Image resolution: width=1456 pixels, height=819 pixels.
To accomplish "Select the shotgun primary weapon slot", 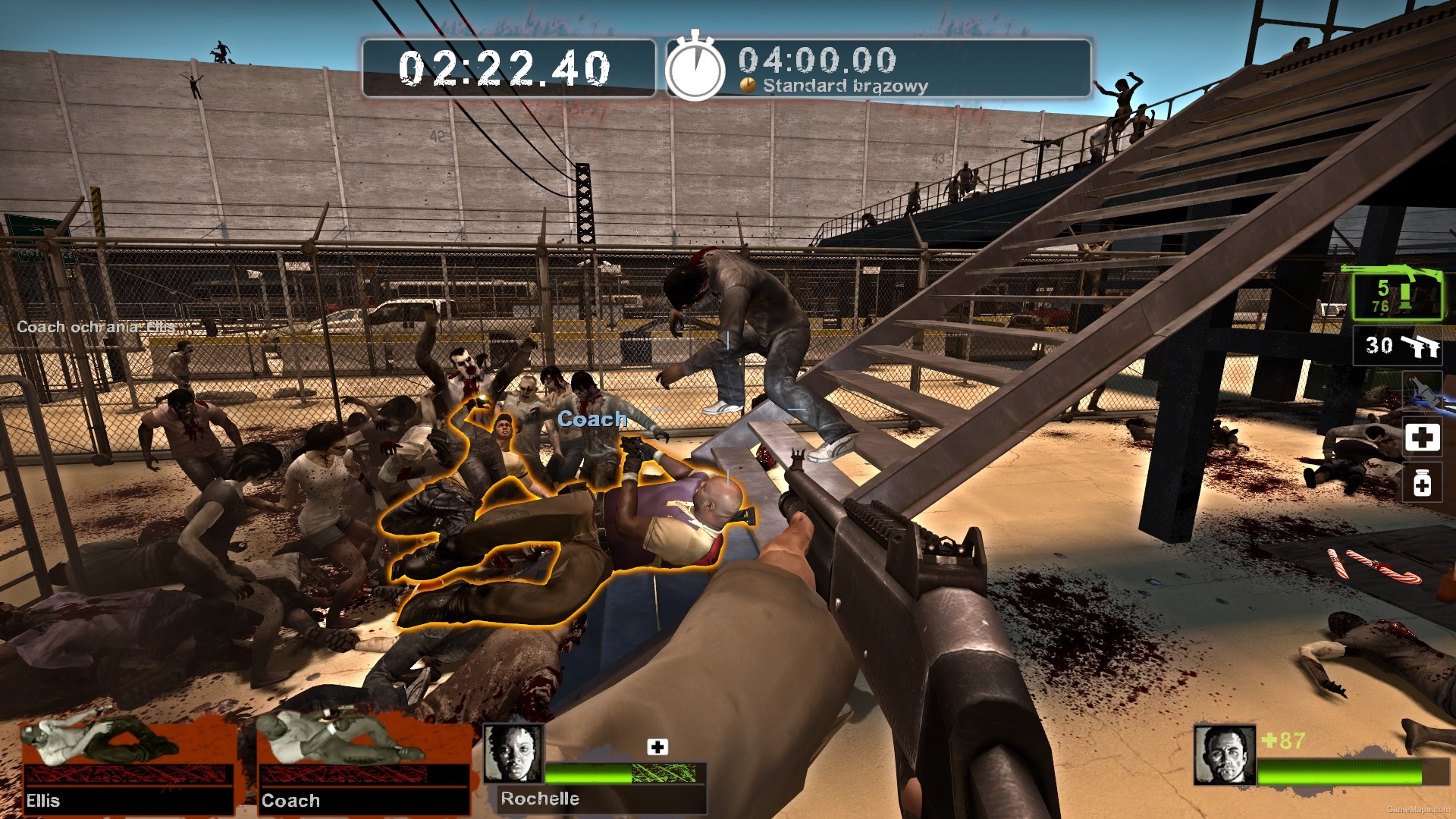I will click(1397, 293).
